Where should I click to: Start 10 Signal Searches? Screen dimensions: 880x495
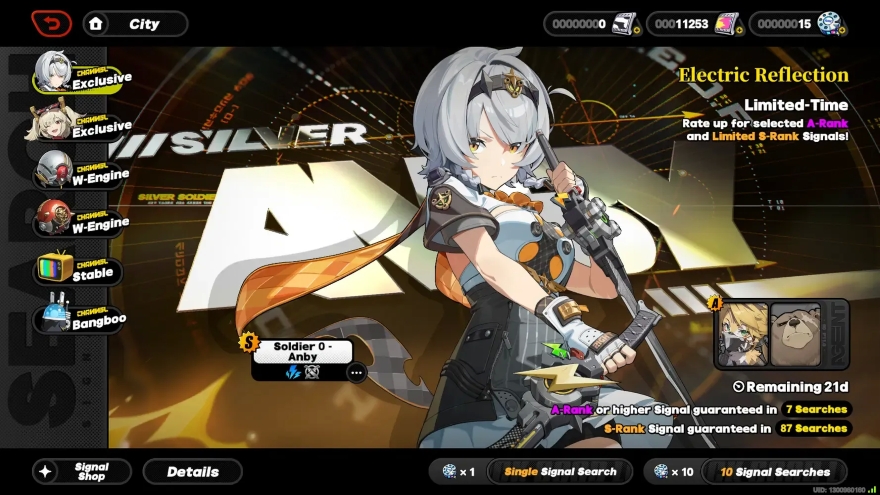[x=775, y=472]
